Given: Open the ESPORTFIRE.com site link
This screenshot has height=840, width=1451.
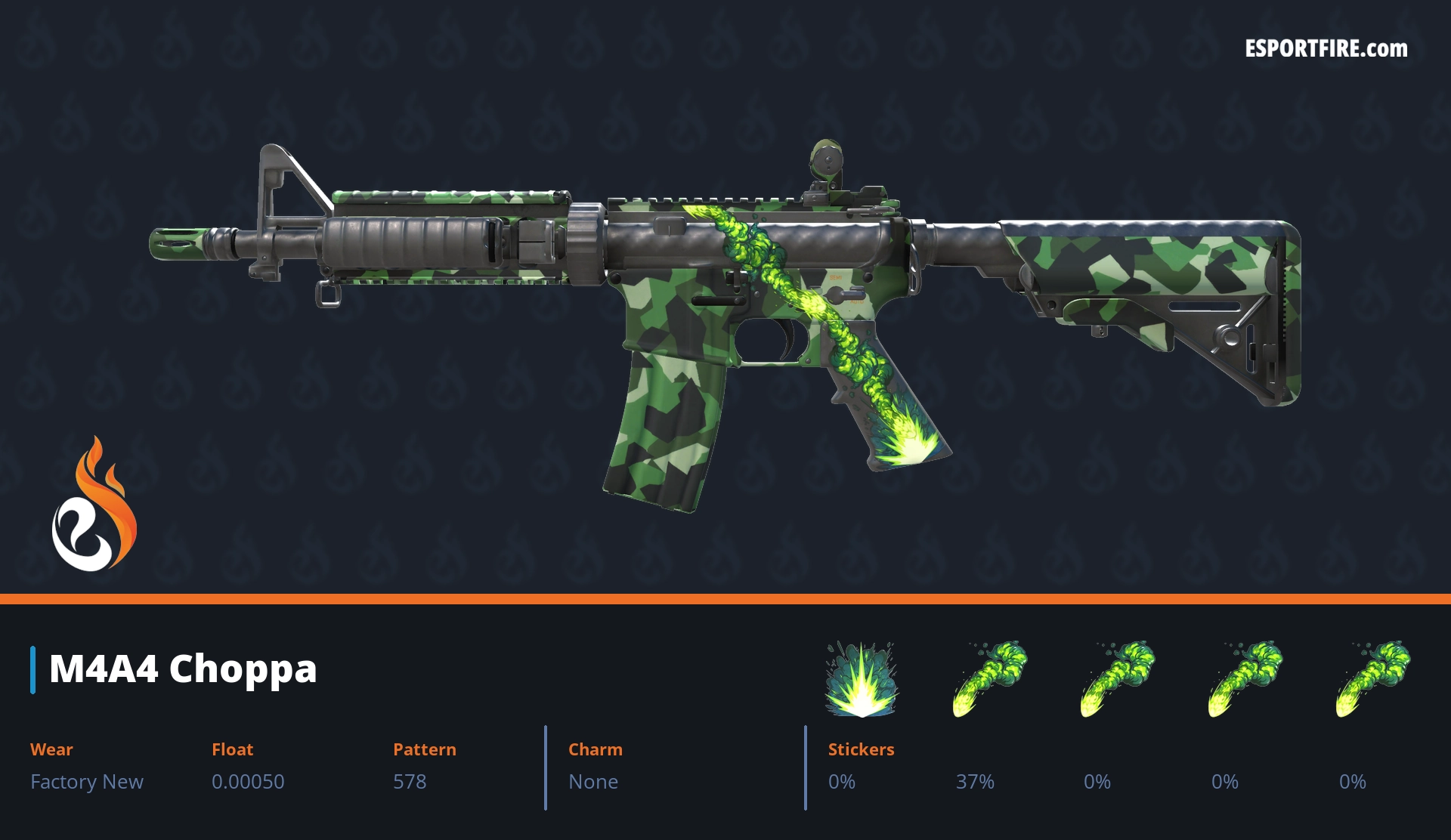Looking at the screenshot, I should point(1326,49).
